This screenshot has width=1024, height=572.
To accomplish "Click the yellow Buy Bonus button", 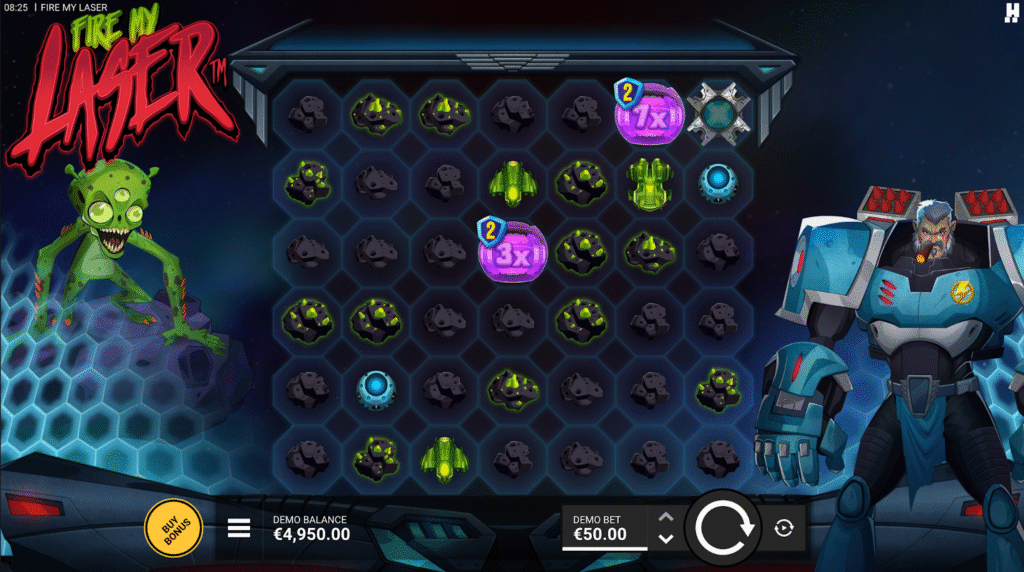I will [x=173, y=527].
